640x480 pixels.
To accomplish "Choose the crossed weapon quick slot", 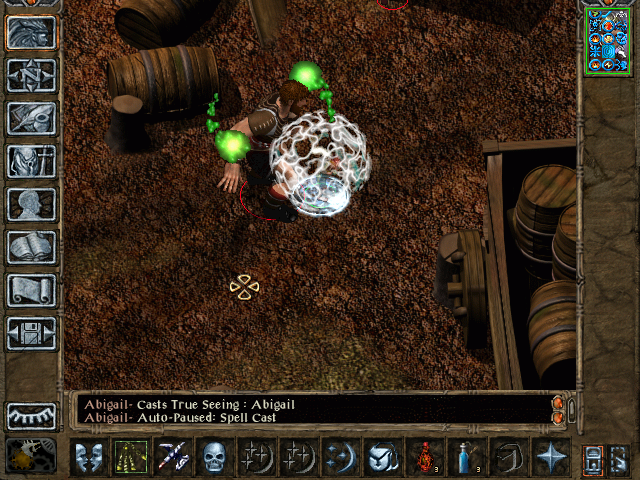I will 173,457.
